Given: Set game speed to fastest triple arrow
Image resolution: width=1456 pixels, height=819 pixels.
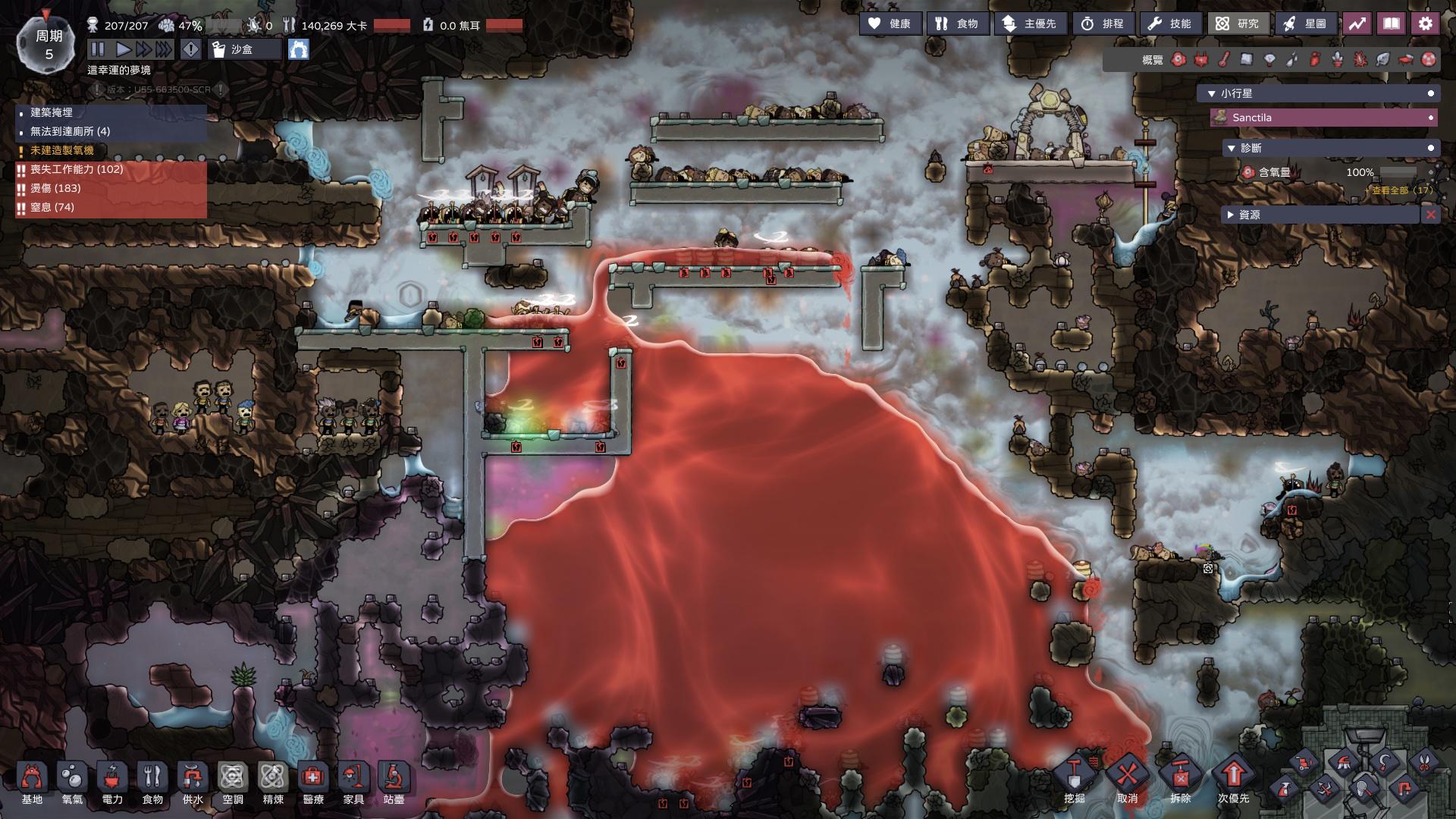Looking at the screenshot, I should point(163,49).
